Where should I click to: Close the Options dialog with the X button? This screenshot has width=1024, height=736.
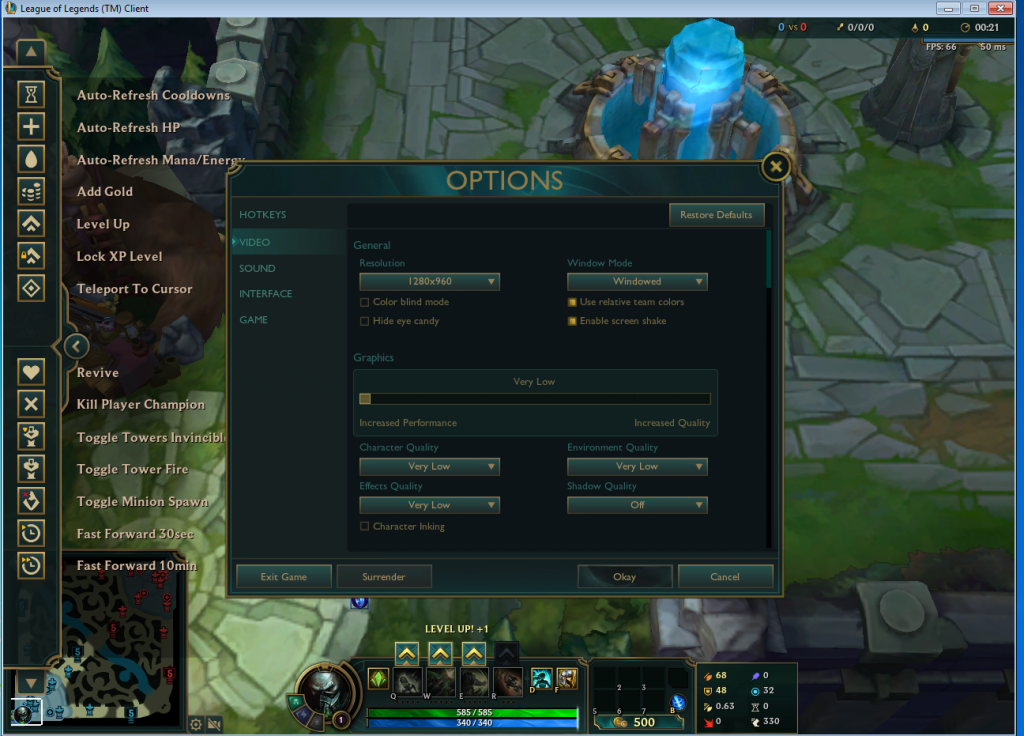point(776,167)
